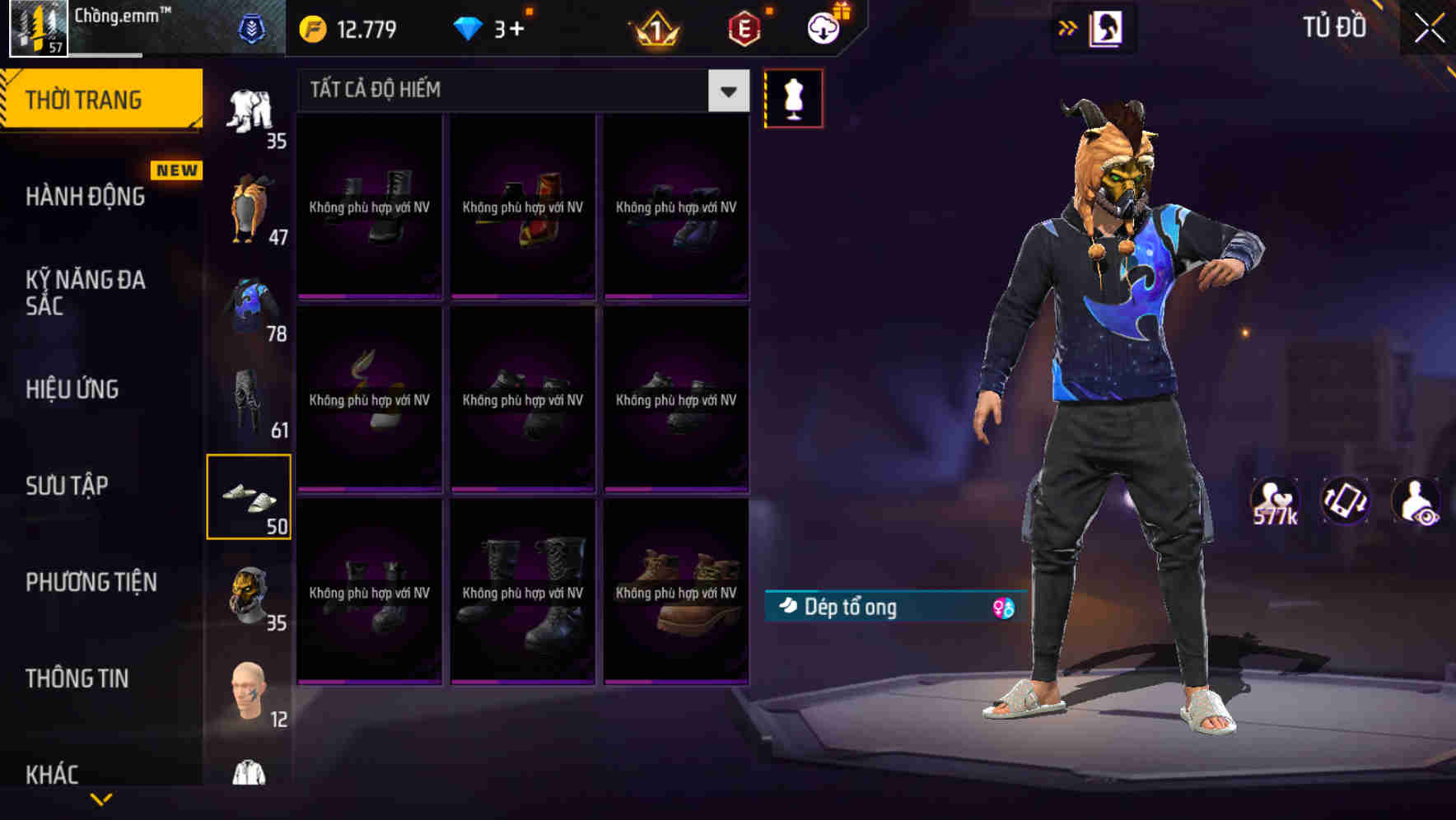Open the gold/coins balance display
The image size is (1456, 820).
coord(346,27)
